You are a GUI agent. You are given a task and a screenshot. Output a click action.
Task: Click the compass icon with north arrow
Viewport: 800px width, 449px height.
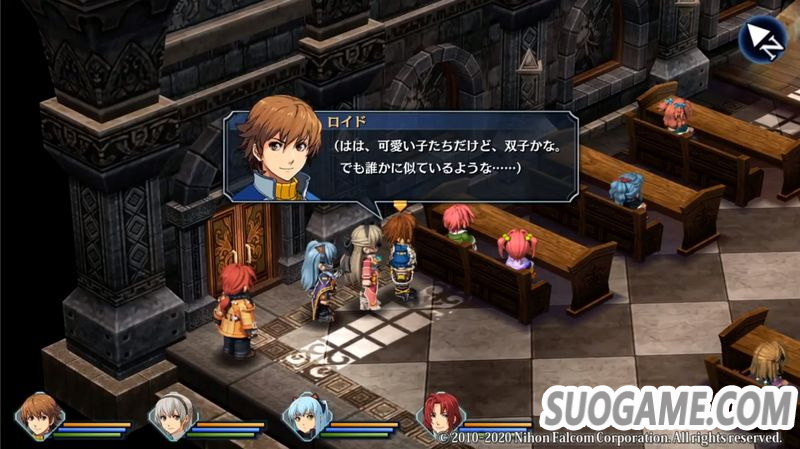tap(762, 39)
